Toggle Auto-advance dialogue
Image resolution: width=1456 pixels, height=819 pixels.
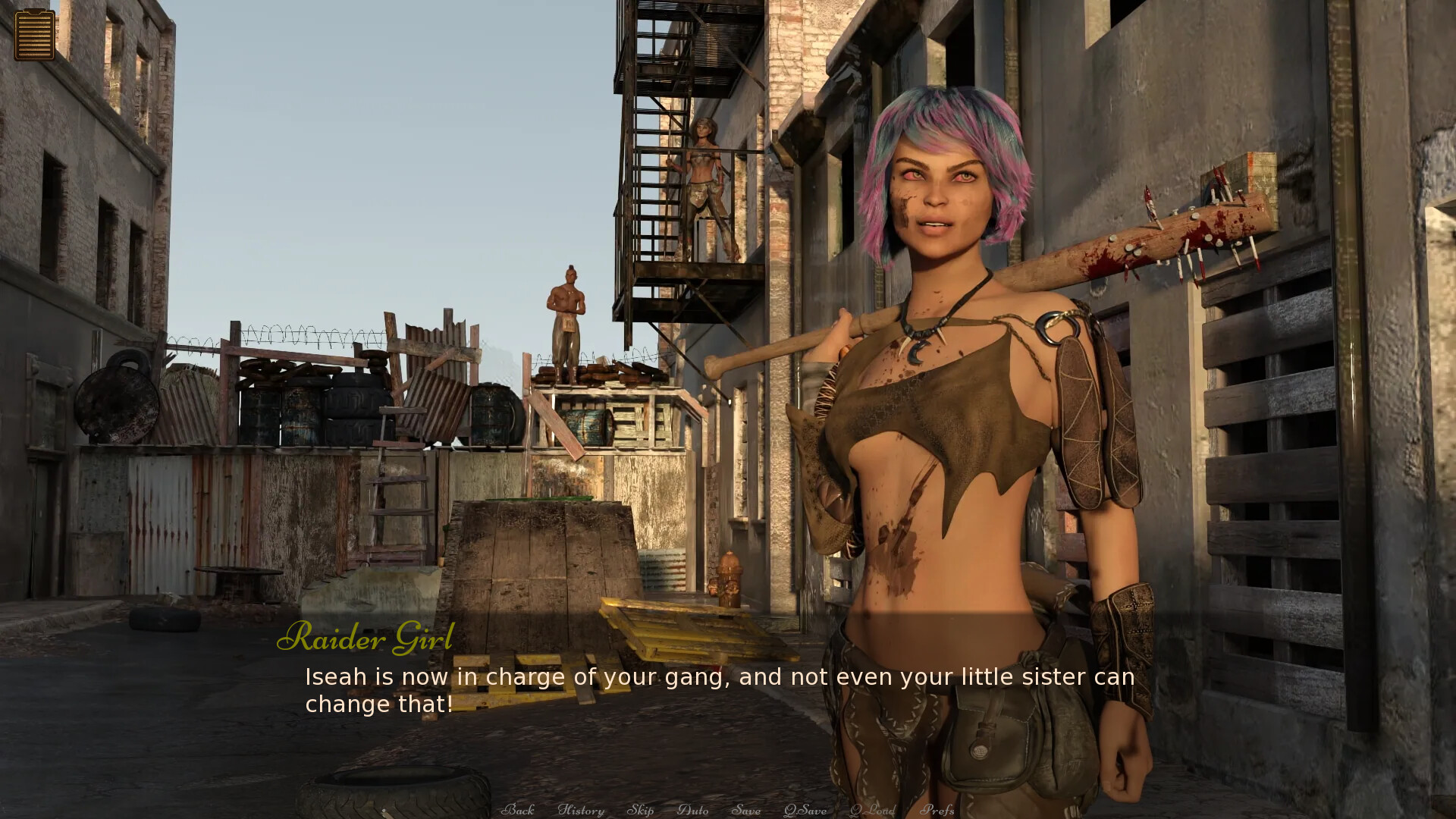click(x=692, y=810)
